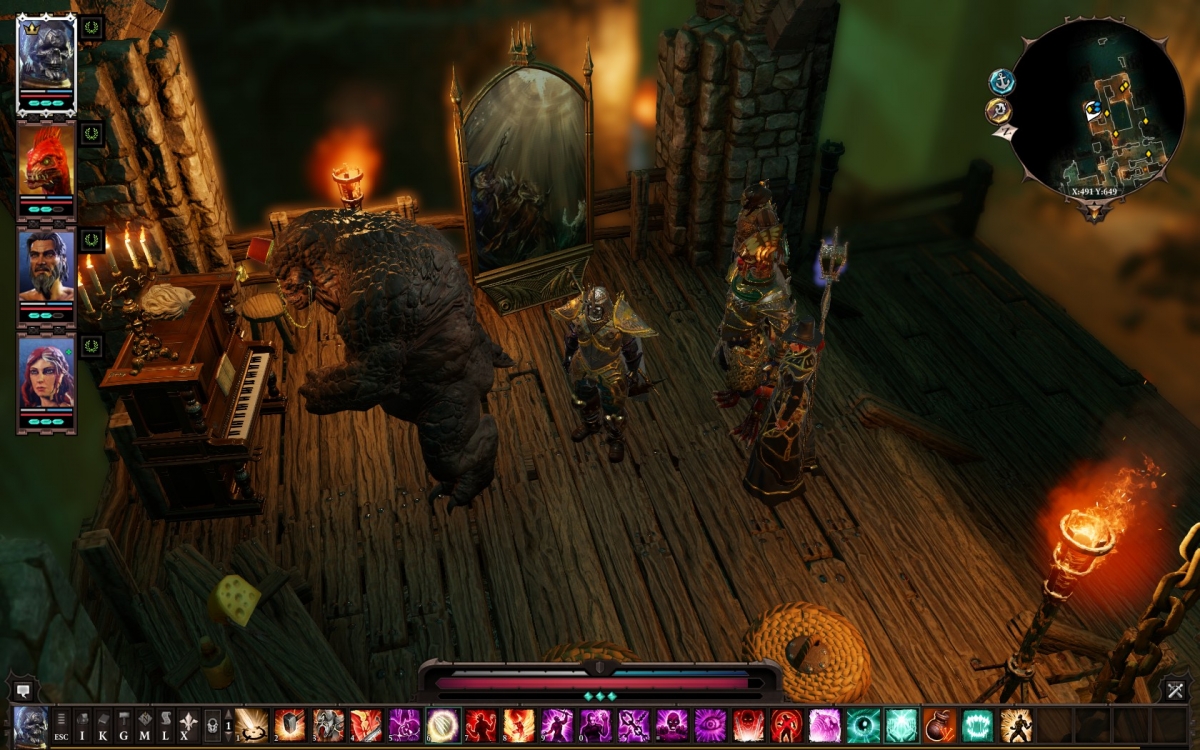Viewport: 1200px width, 750px height.
Task: Use the purple eye skill
Action: coord(709,724)
